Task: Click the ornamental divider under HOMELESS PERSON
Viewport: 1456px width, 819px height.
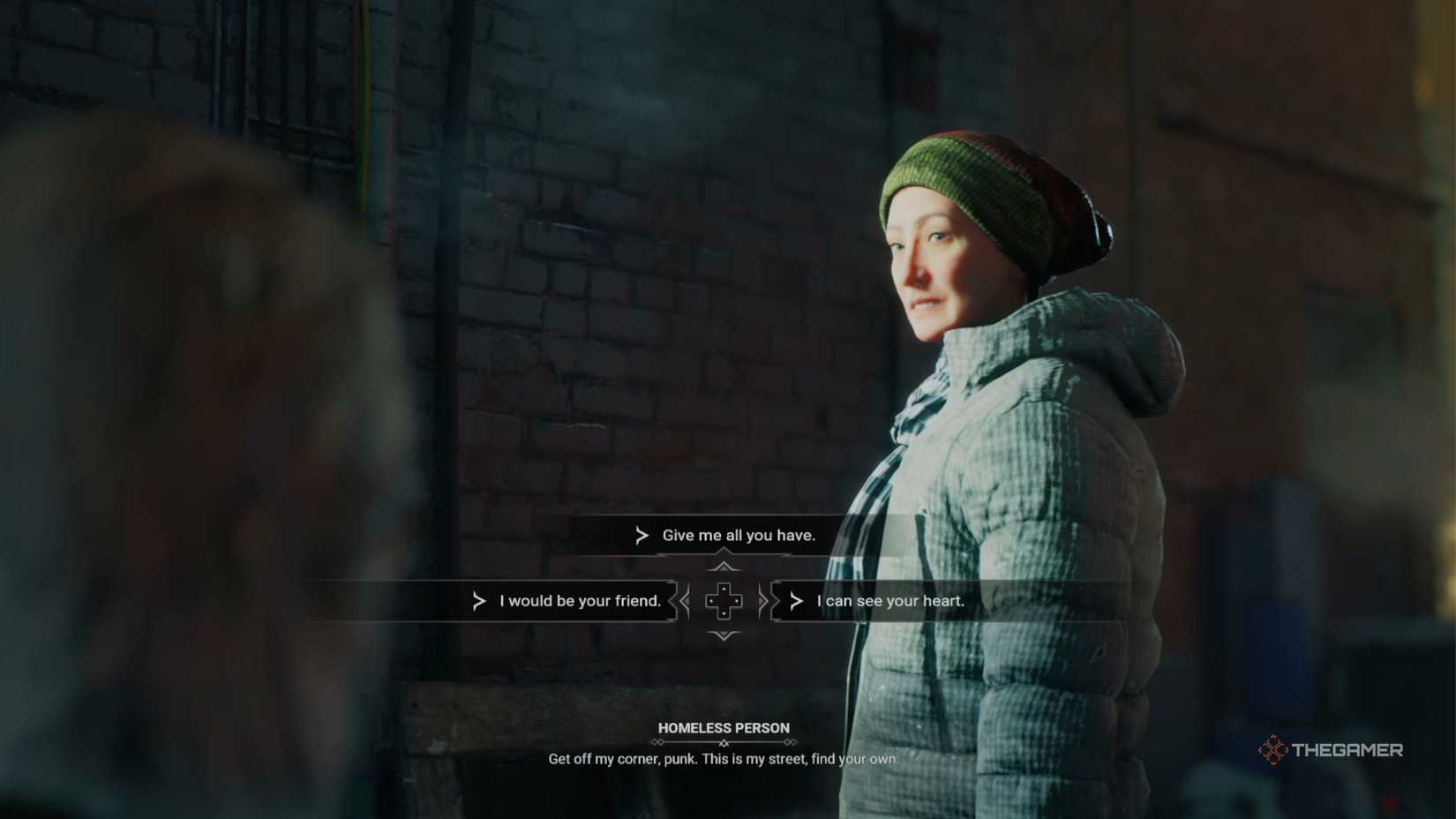Action: (x=723, y=743)
